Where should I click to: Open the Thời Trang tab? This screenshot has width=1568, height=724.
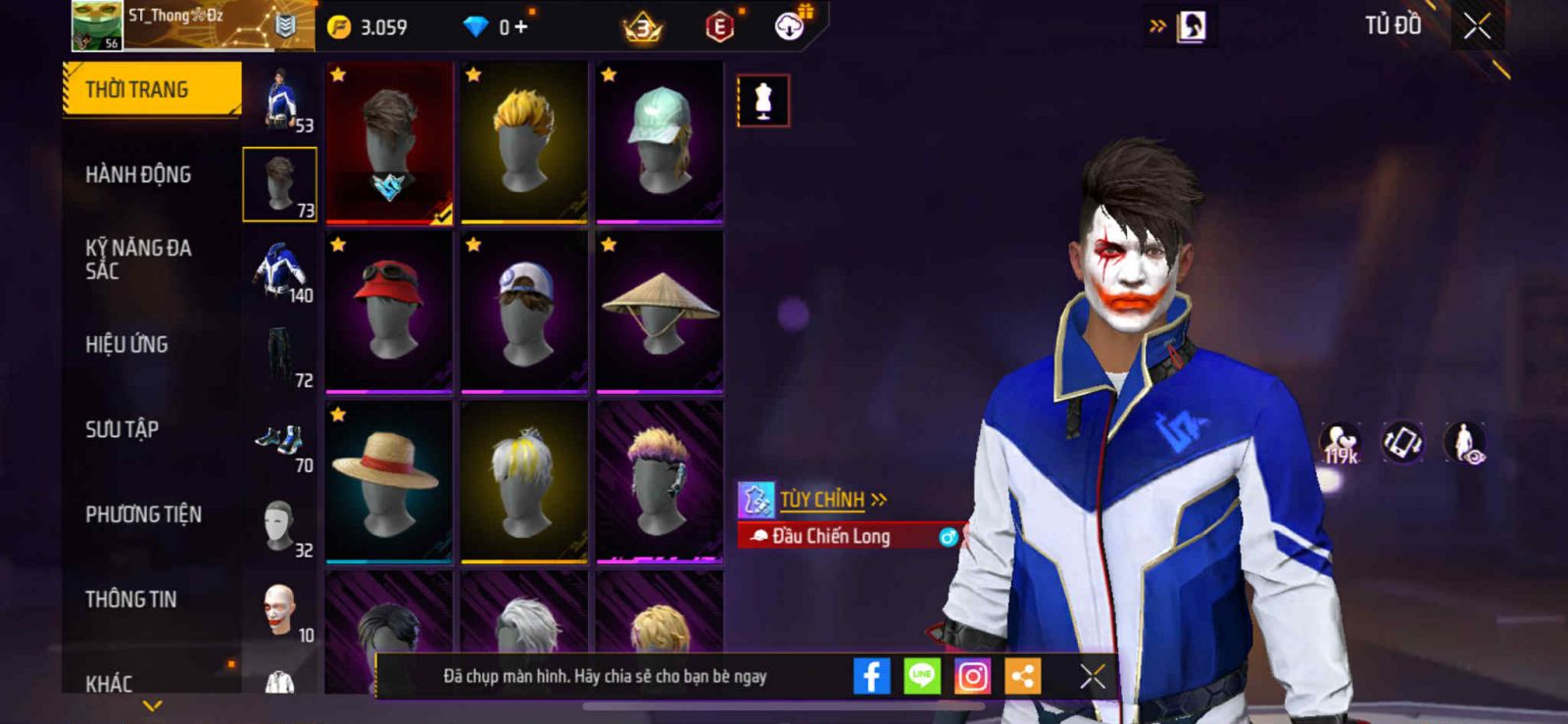point(151,89)
